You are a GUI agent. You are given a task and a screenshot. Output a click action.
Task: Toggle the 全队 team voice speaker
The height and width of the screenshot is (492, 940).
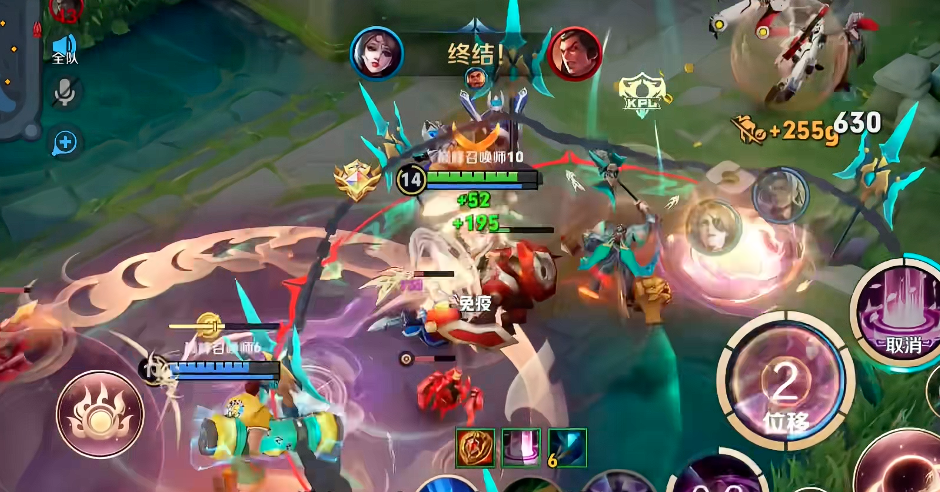[x=65, y=48]
